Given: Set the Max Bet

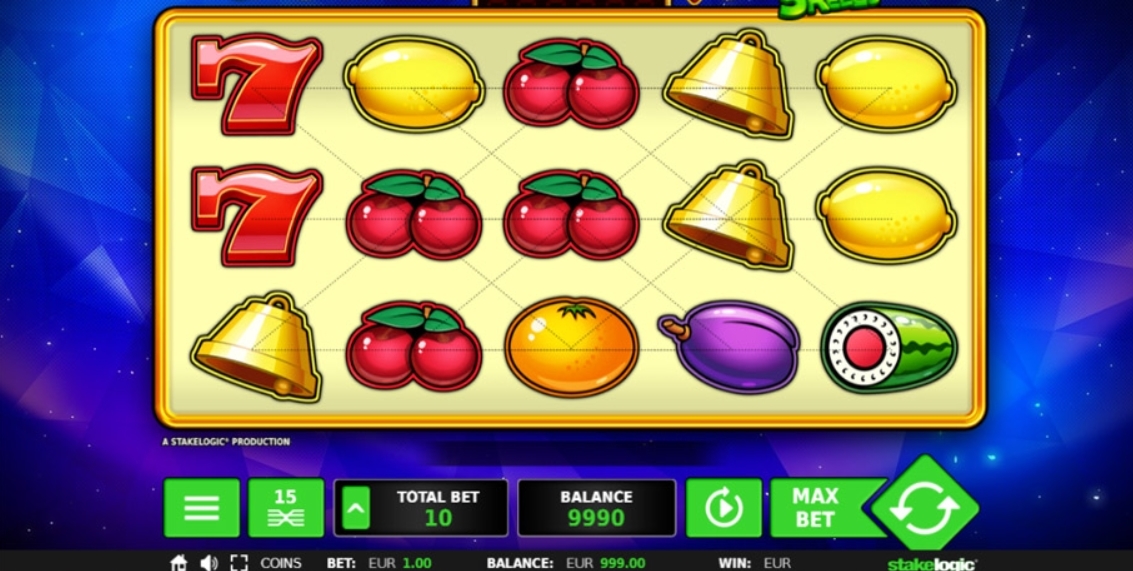Looking at the screenshot, I should point(816,508).
